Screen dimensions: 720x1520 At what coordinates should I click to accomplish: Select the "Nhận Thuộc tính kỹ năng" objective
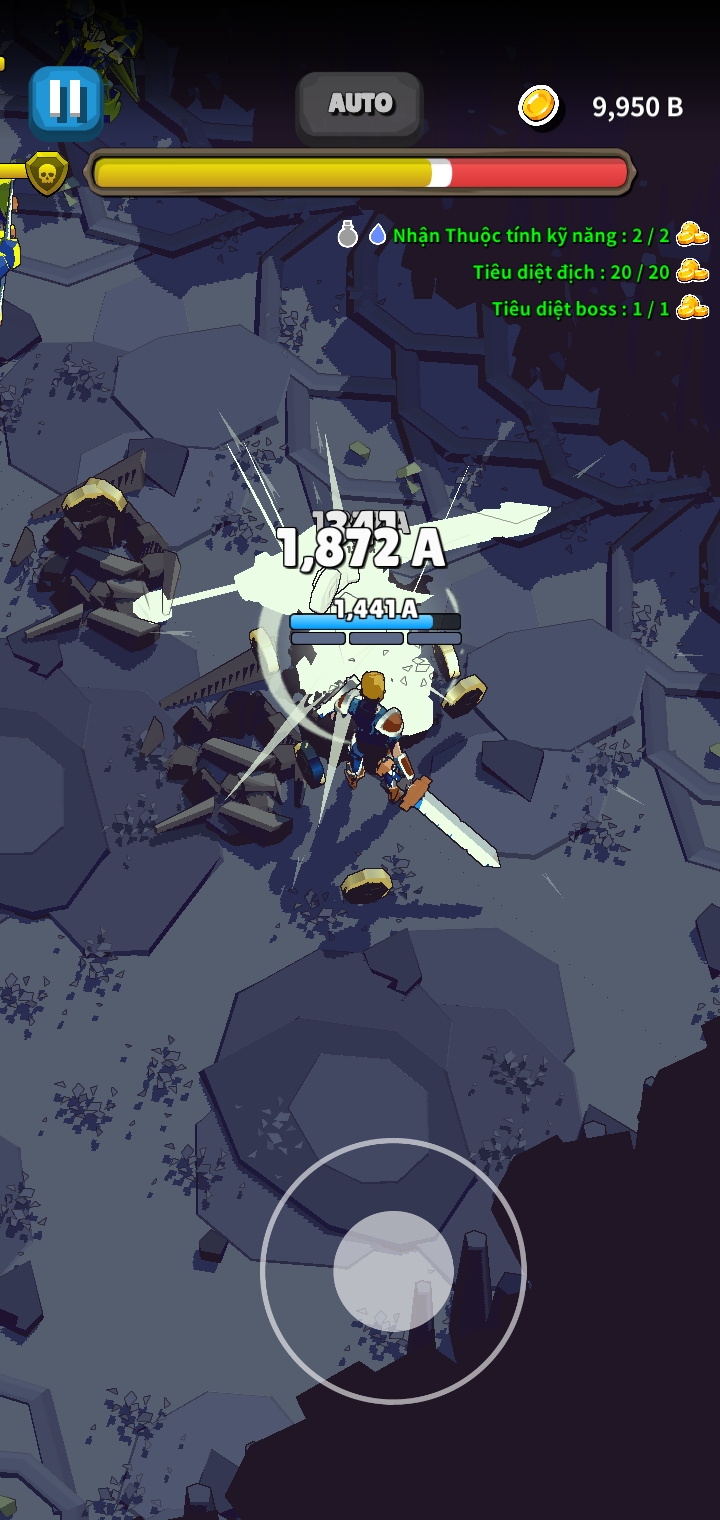[x=530, y=236]
